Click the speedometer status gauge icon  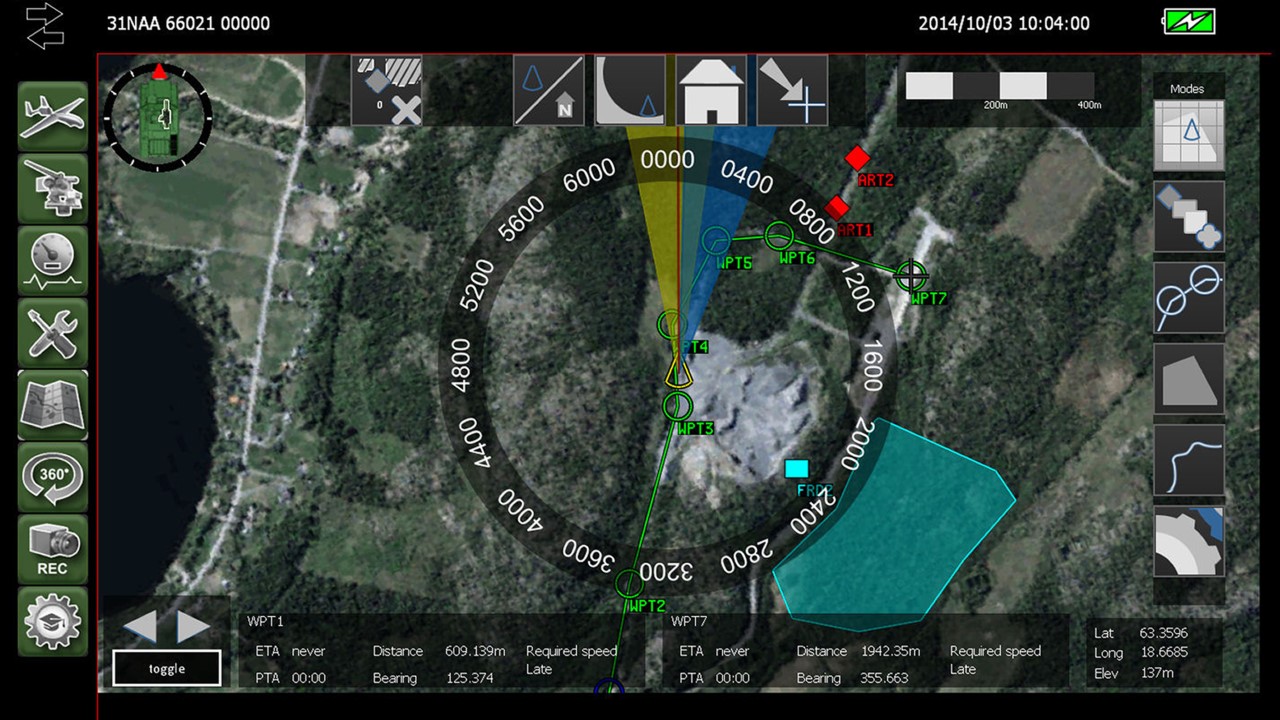pos(52,259)
